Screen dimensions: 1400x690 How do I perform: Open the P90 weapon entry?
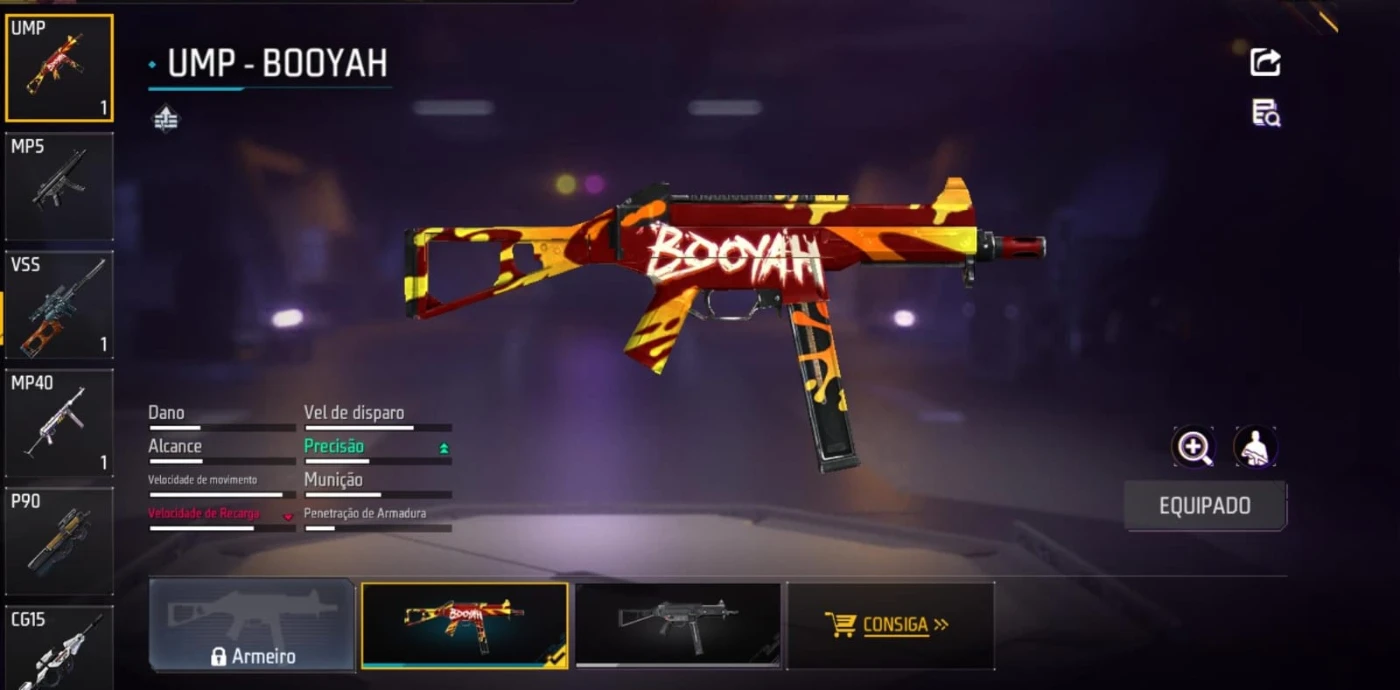pos(58,540)
